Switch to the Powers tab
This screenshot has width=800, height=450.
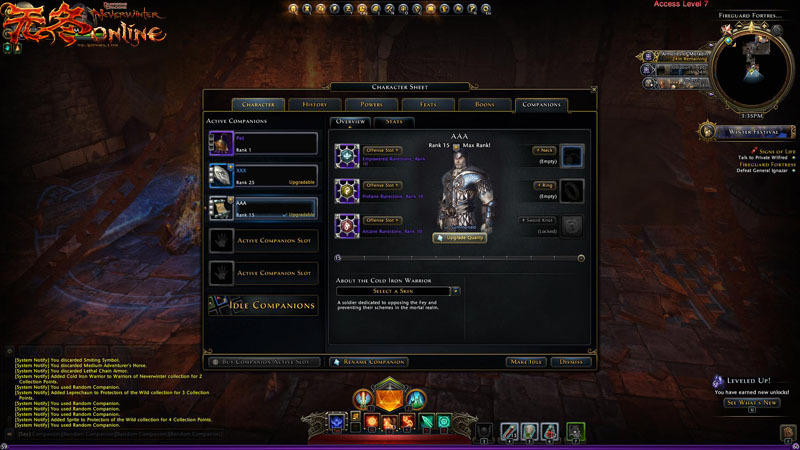[x=372, y=104]
